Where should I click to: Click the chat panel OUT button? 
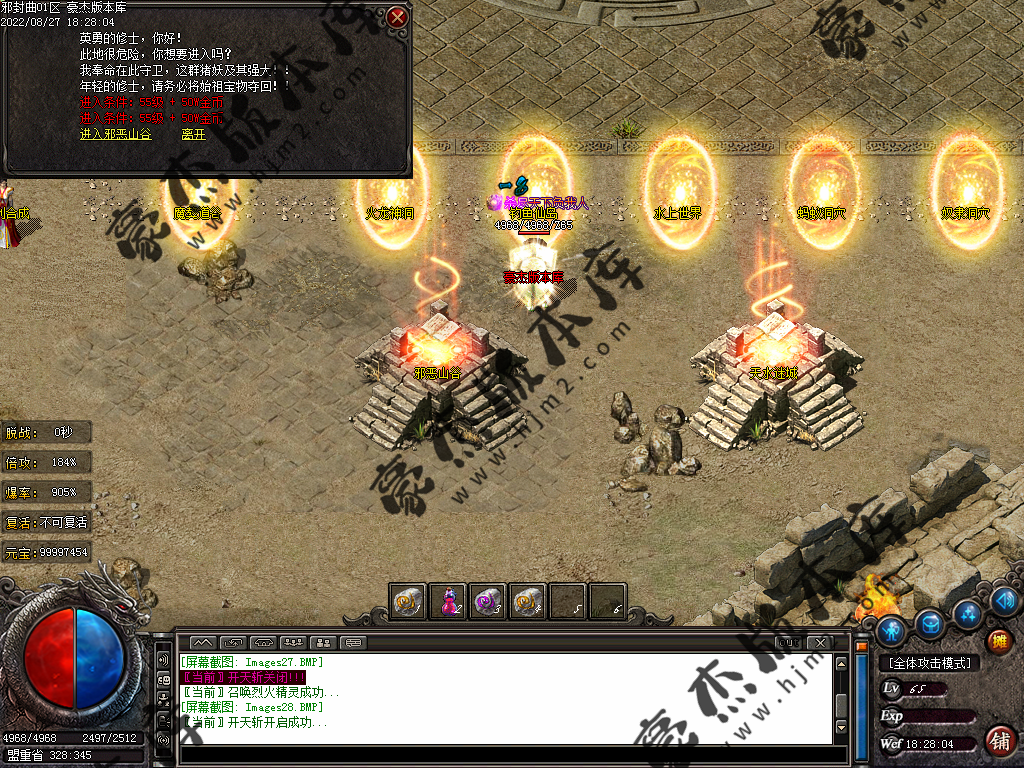[x=790, y=642]
